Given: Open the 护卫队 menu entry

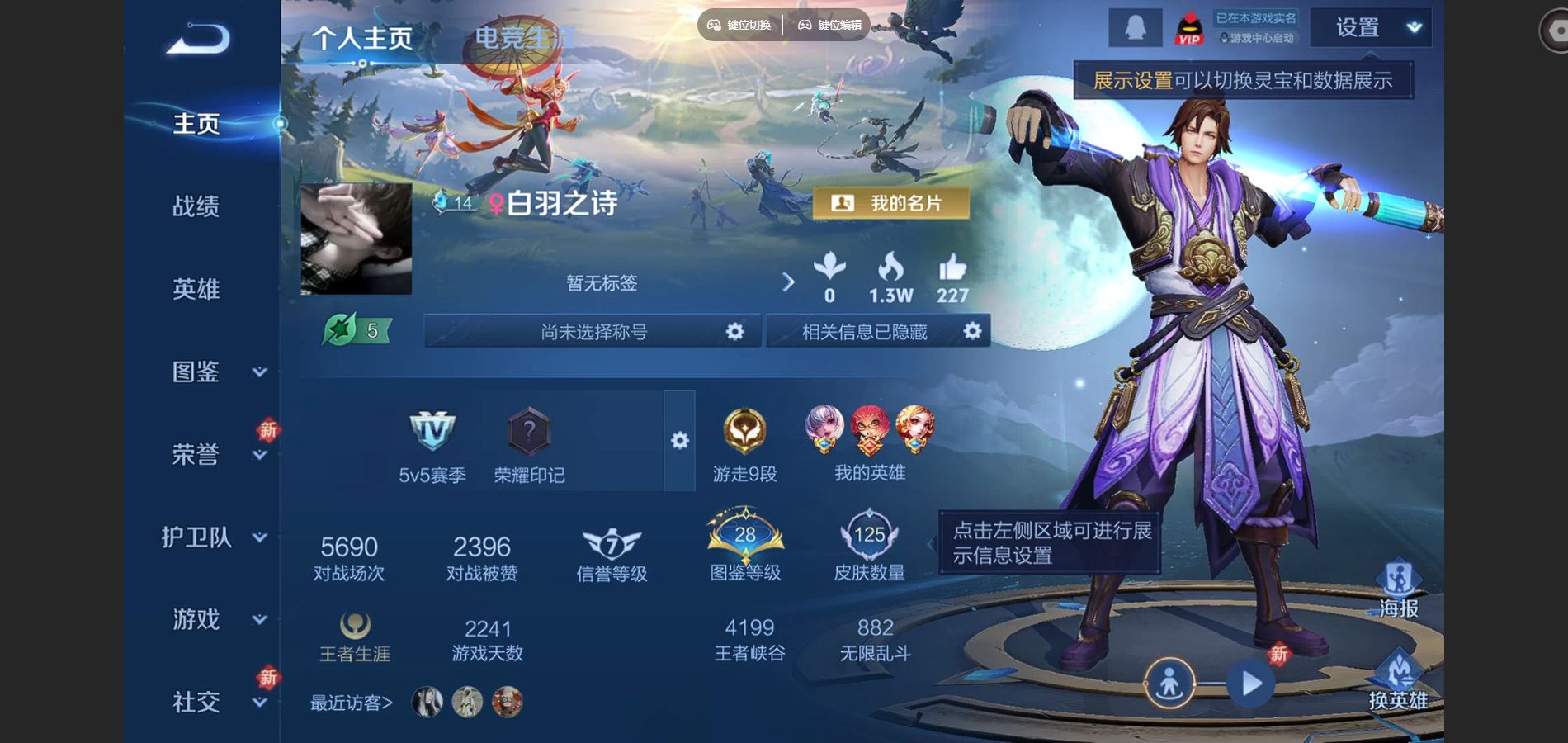Looking at the screenshot, I should [213, 537].
